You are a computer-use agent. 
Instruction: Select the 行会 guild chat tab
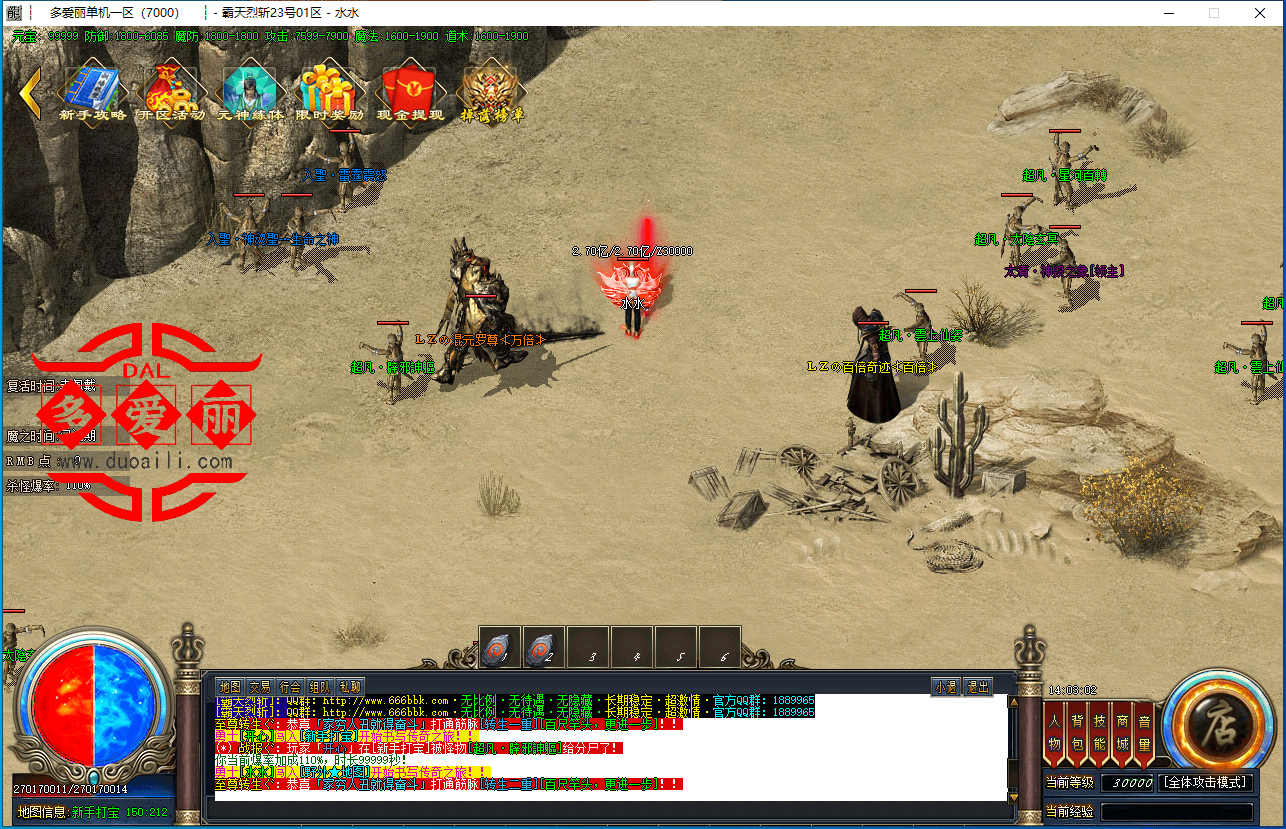[x=290, y=687]
